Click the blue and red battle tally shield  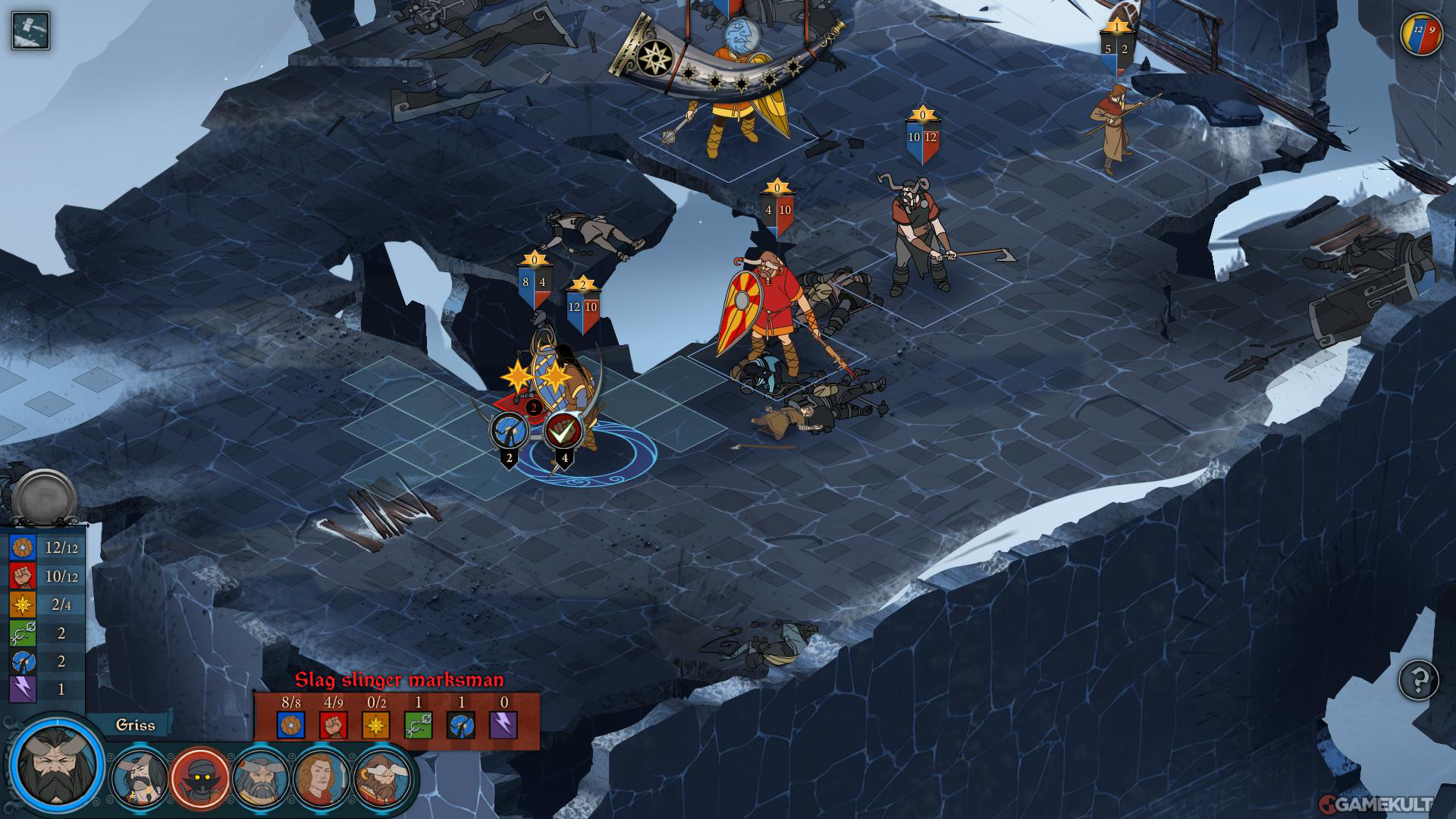[x=1420, y=34]
